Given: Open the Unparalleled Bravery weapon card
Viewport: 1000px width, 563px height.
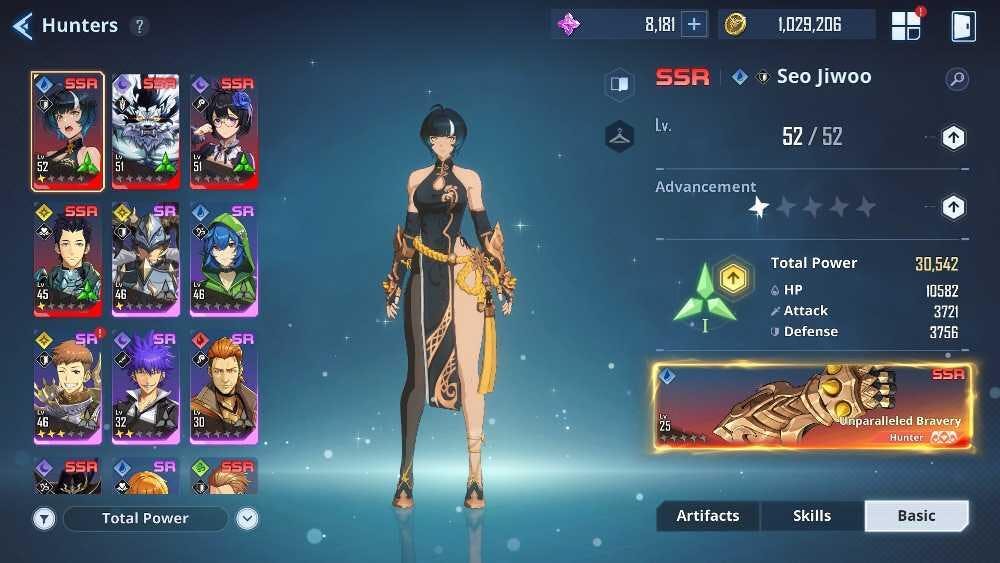Looking at the screenshot, I should click(813, 407).
